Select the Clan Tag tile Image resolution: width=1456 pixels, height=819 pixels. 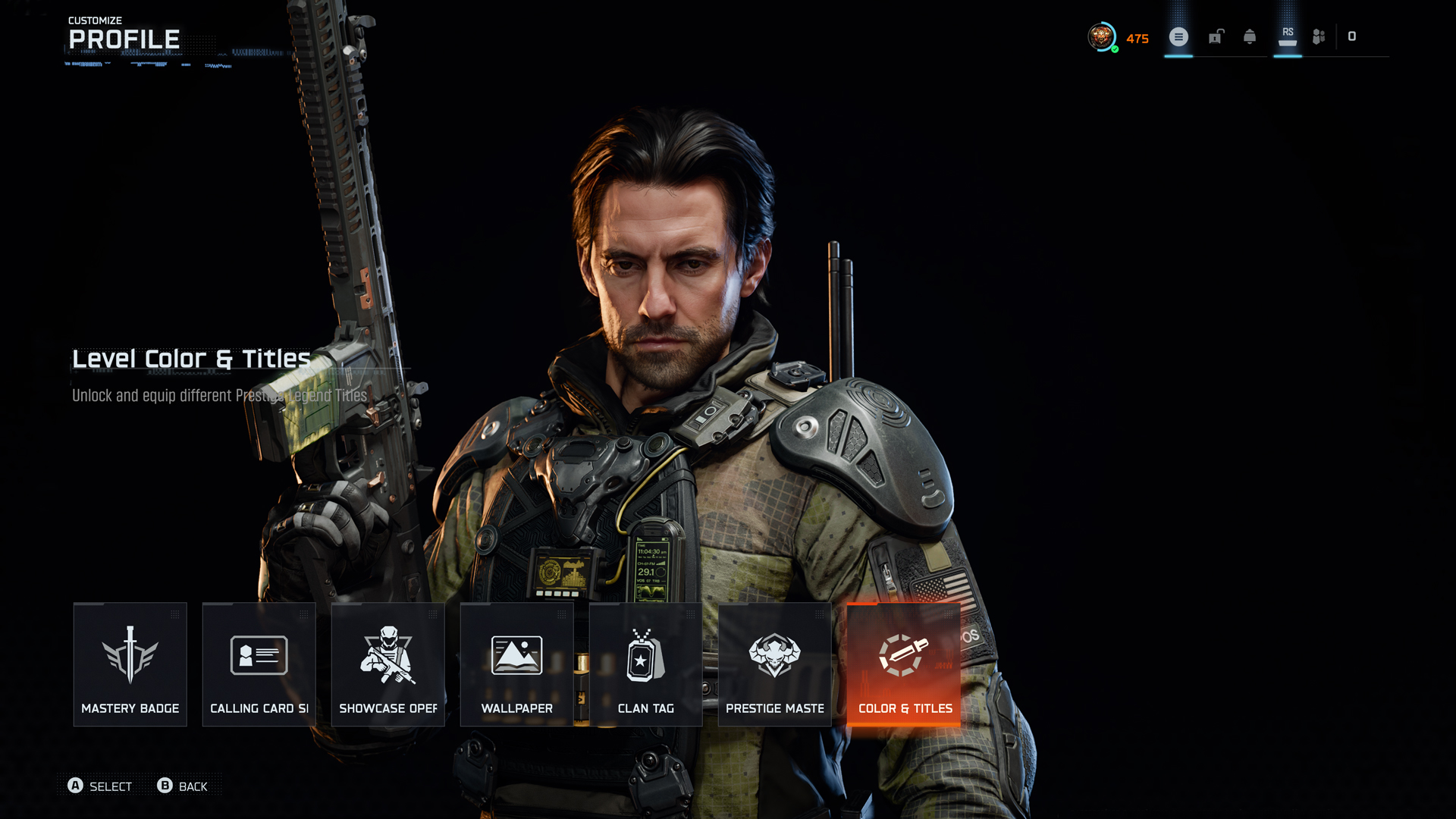pyautogui.click(x=645, y=664)
